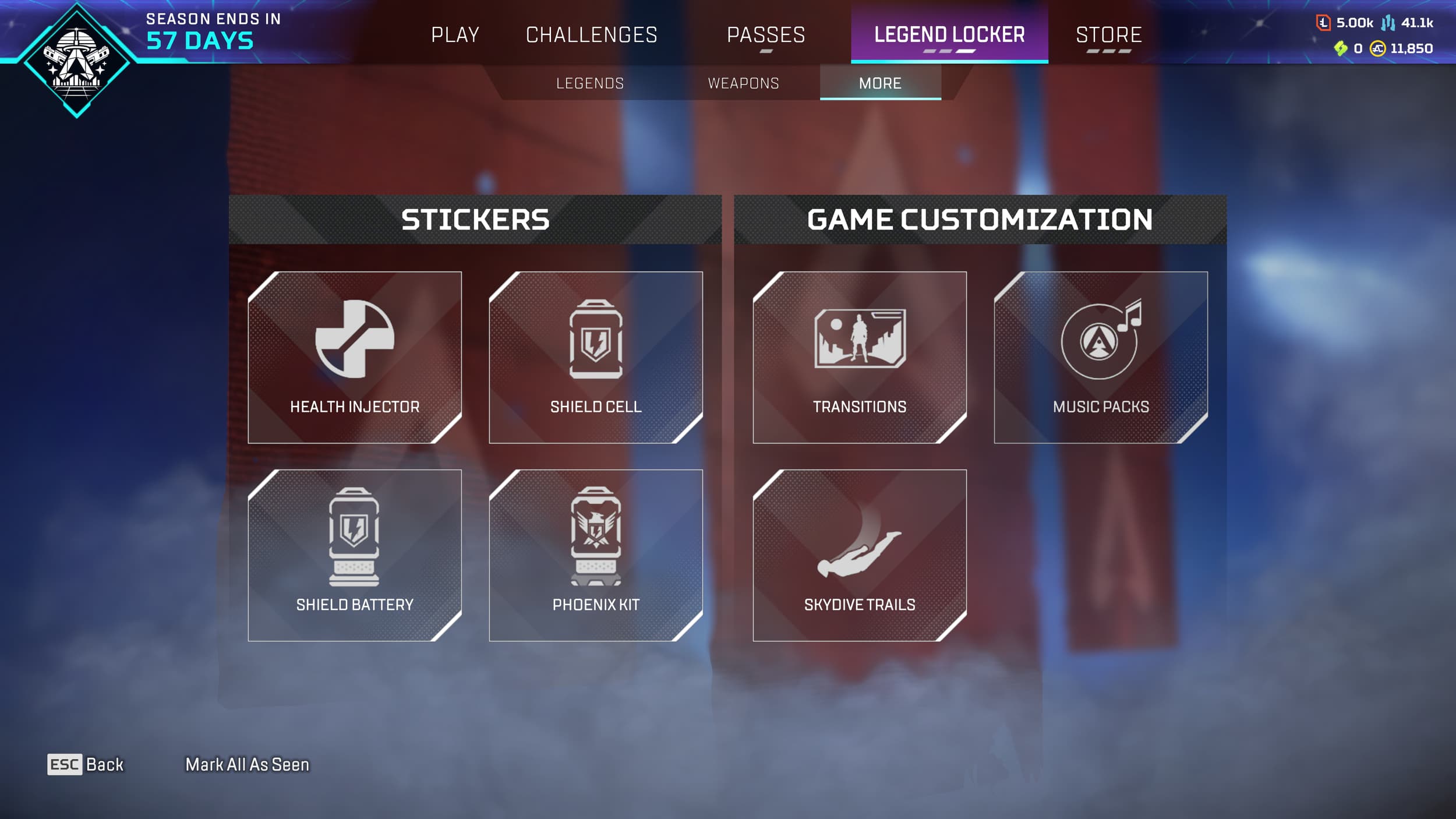The height and width of the screenshot is (819, 1456).
Task: Open the Challenges menu
Action: point(592,35)
